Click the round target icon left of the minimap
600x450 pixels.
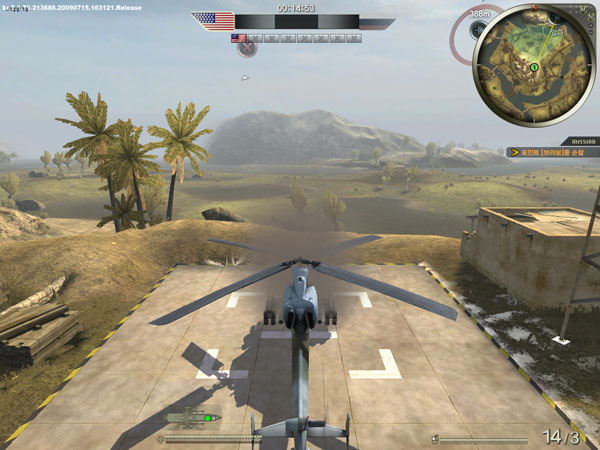478,29
